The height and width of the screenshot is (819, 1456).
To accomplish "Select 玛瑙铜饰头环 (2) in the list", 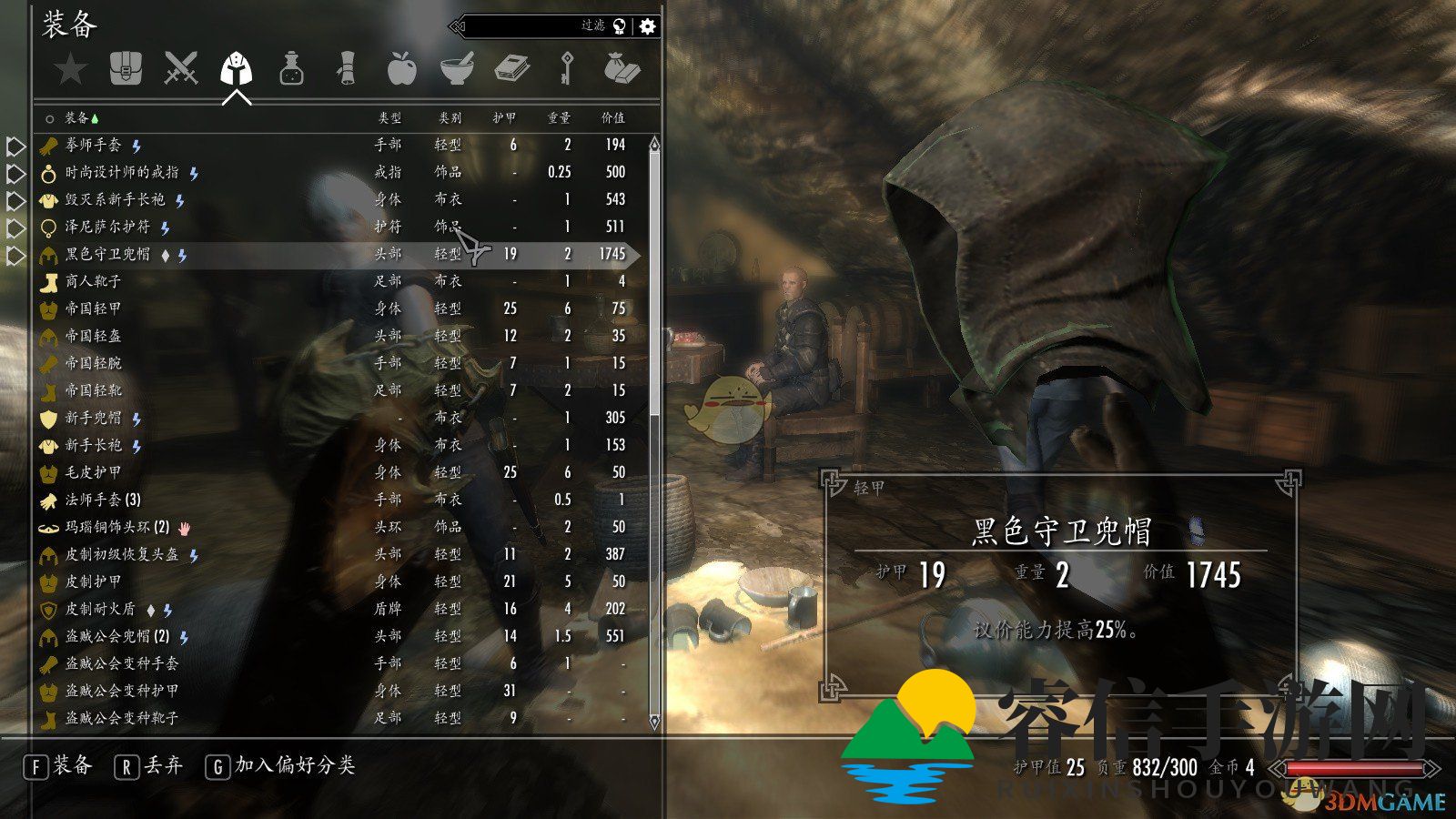I will coord(116,527).
